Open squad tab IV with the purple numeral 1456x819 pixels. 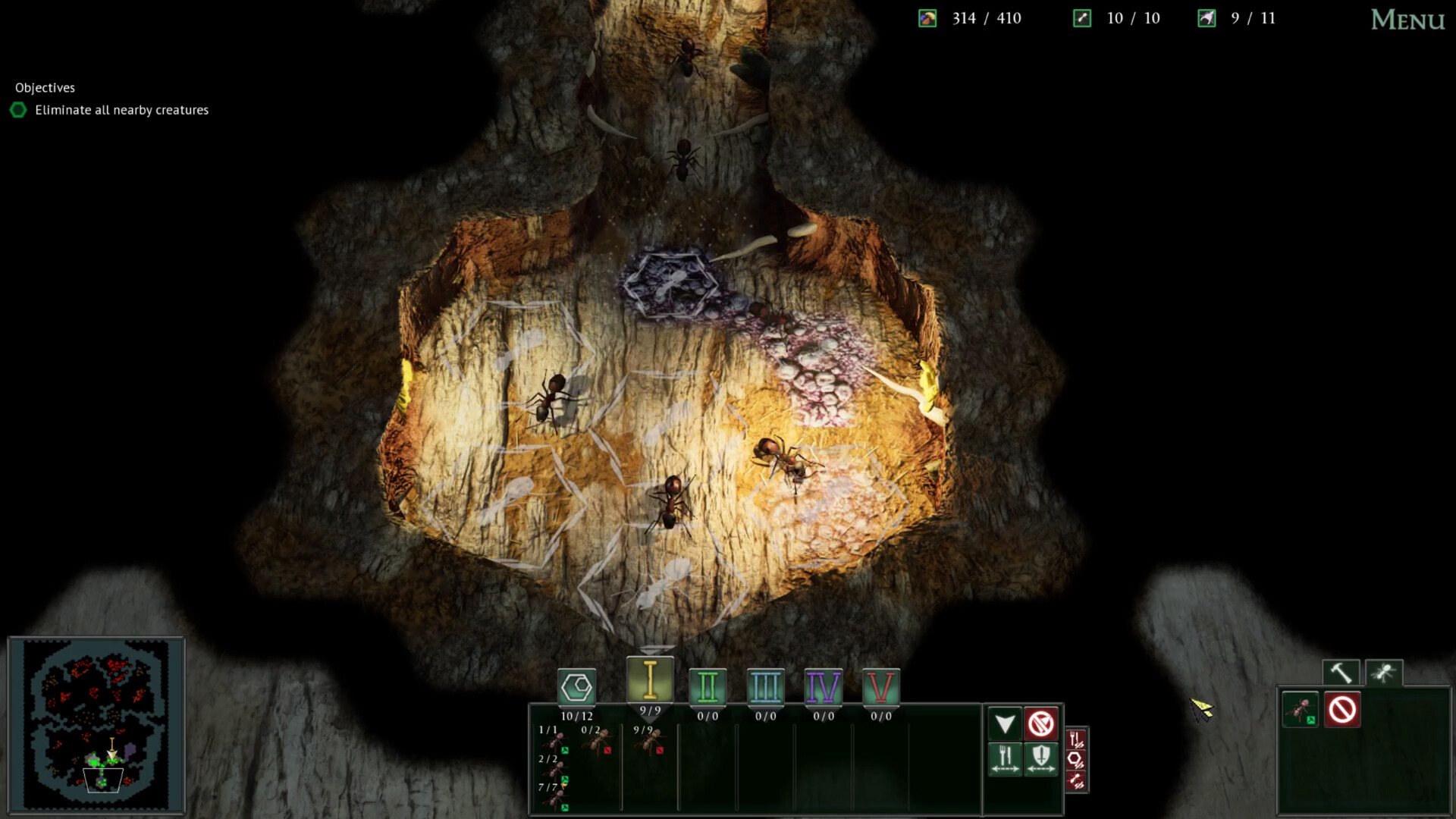coord(823,687)
